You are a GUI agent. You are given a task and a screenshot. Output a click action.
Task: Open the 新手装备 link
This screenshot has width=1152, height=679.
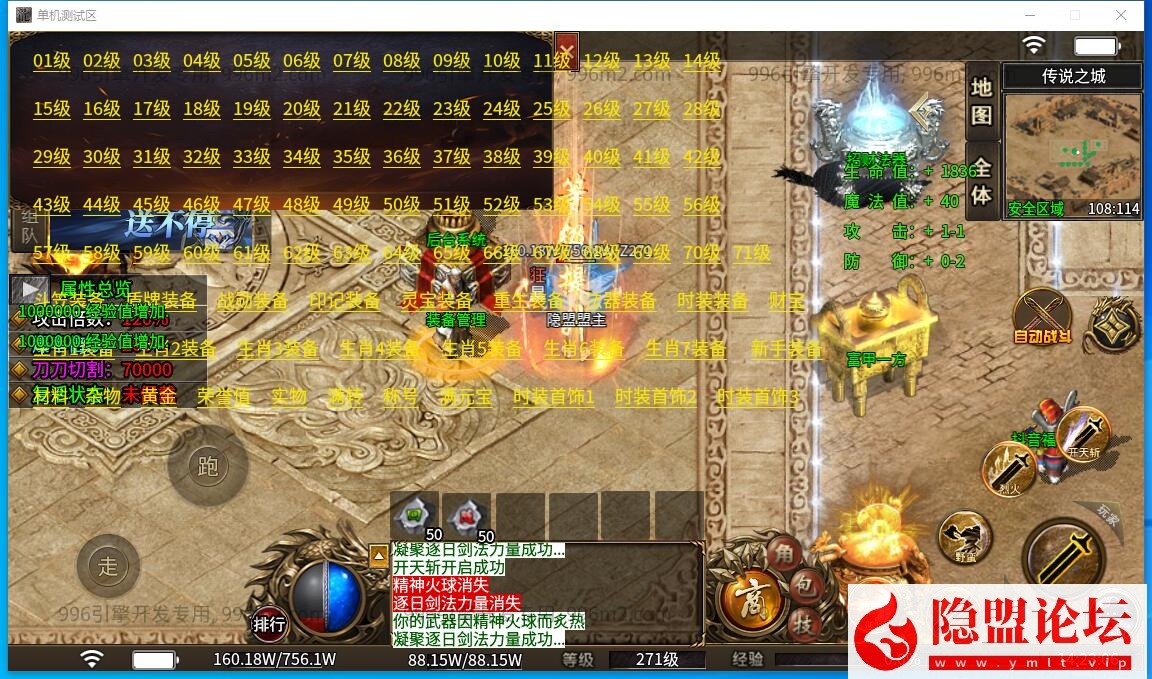(x=786, y=349)
